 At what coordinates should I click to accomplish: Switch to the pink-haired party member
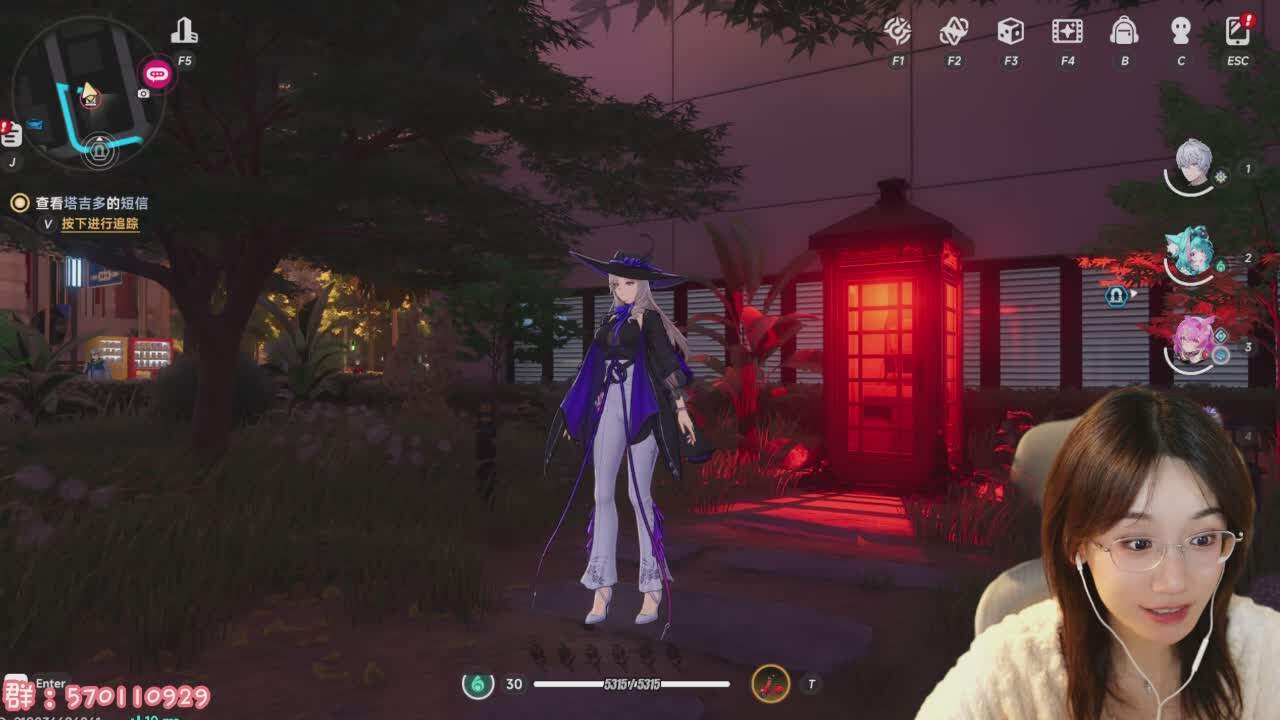[x=1193, y=340]
